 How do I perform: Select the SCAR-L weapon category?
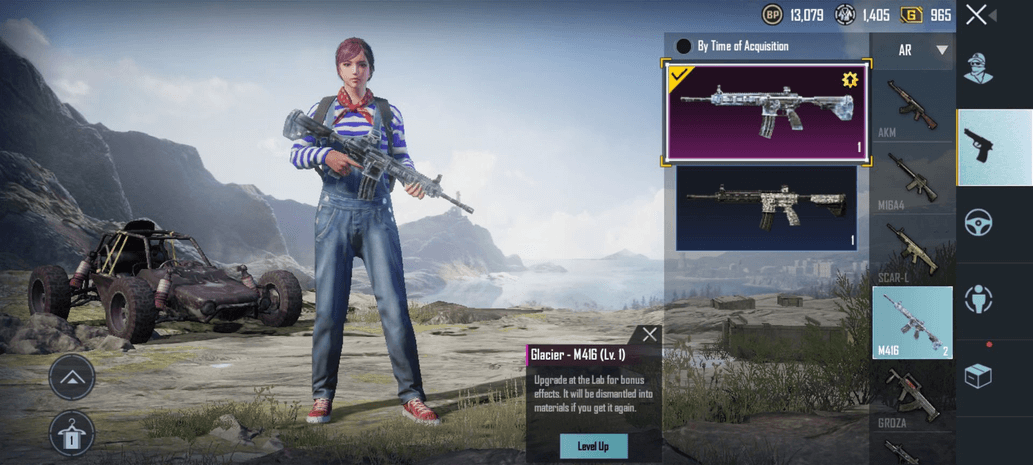click(912, 250)
